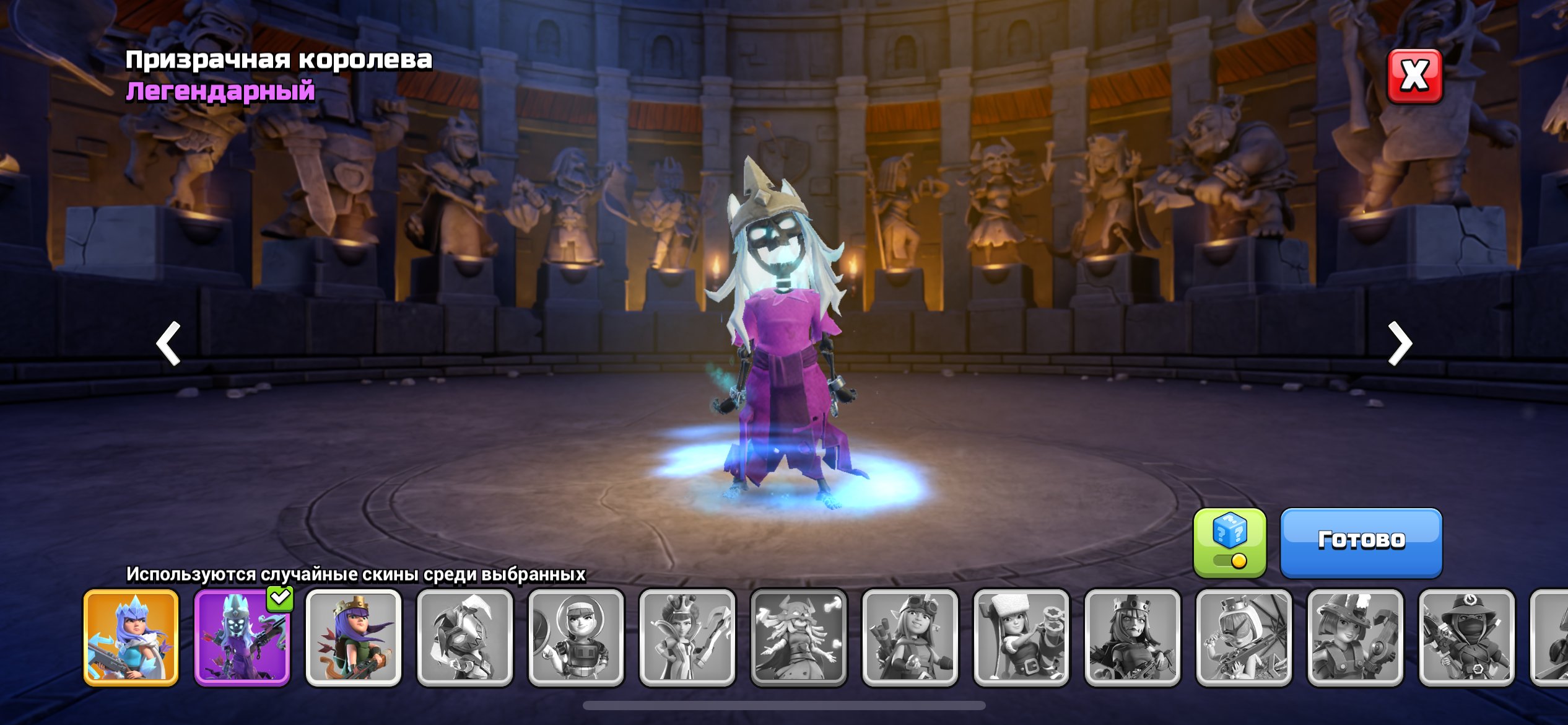
Task: Show the next skin with right arrow
Action: click(1399, 343)
